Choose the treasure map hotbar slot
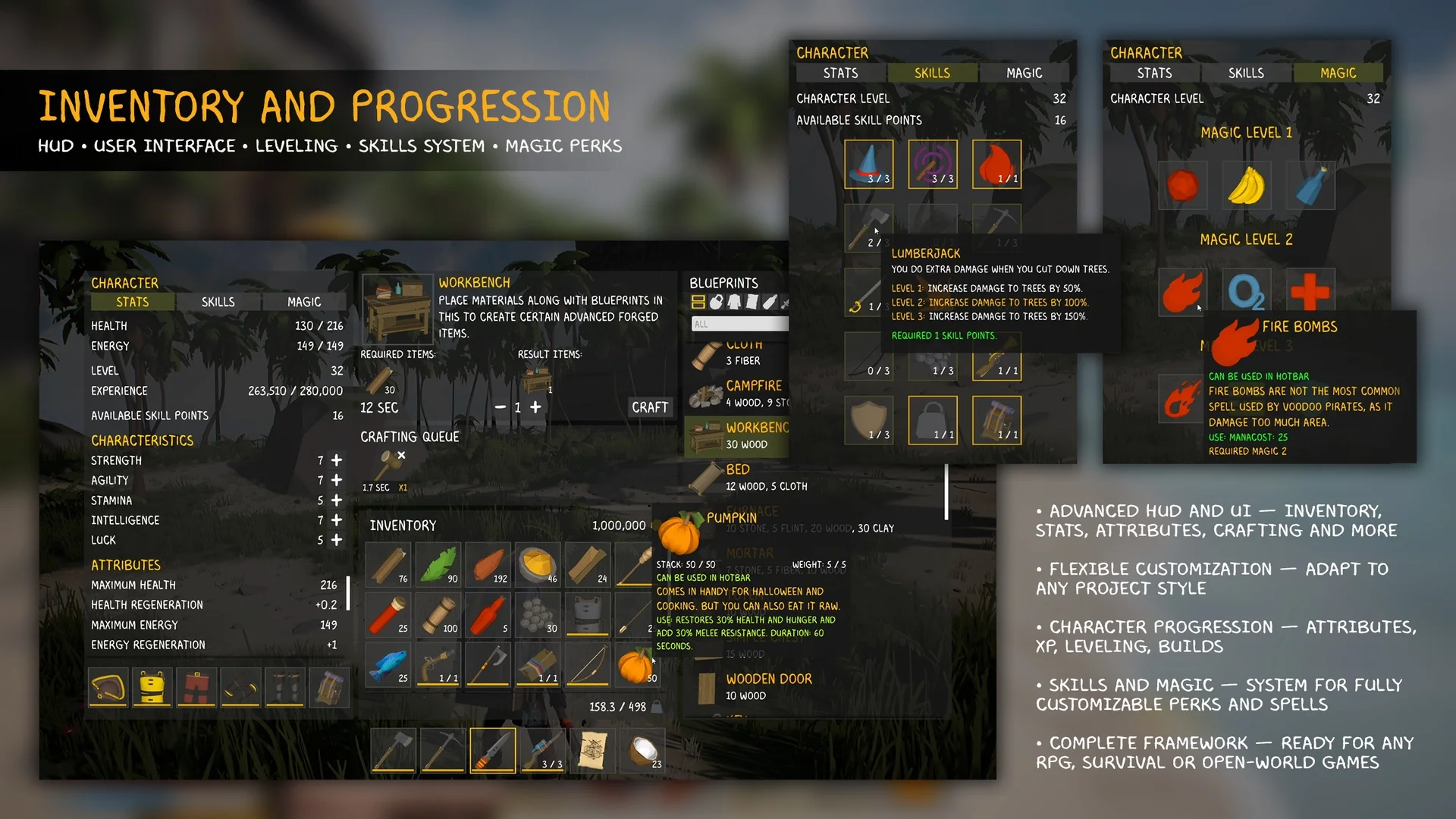This screenshot has width=1456, height=819. [593, 750]
